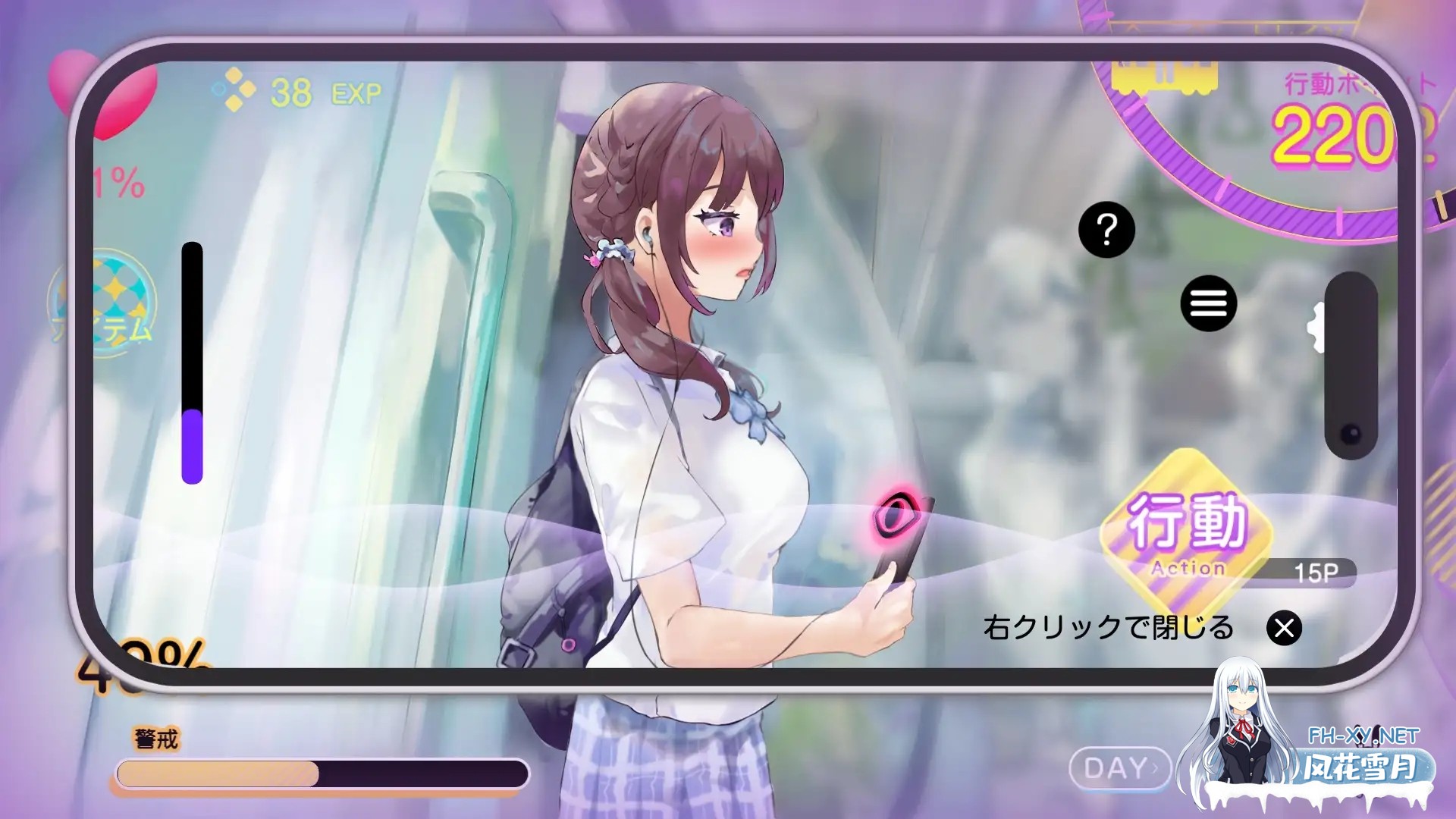Open the question mark help button
Viewport: 1456px width, 819px height.
(x=1106, y=229)
